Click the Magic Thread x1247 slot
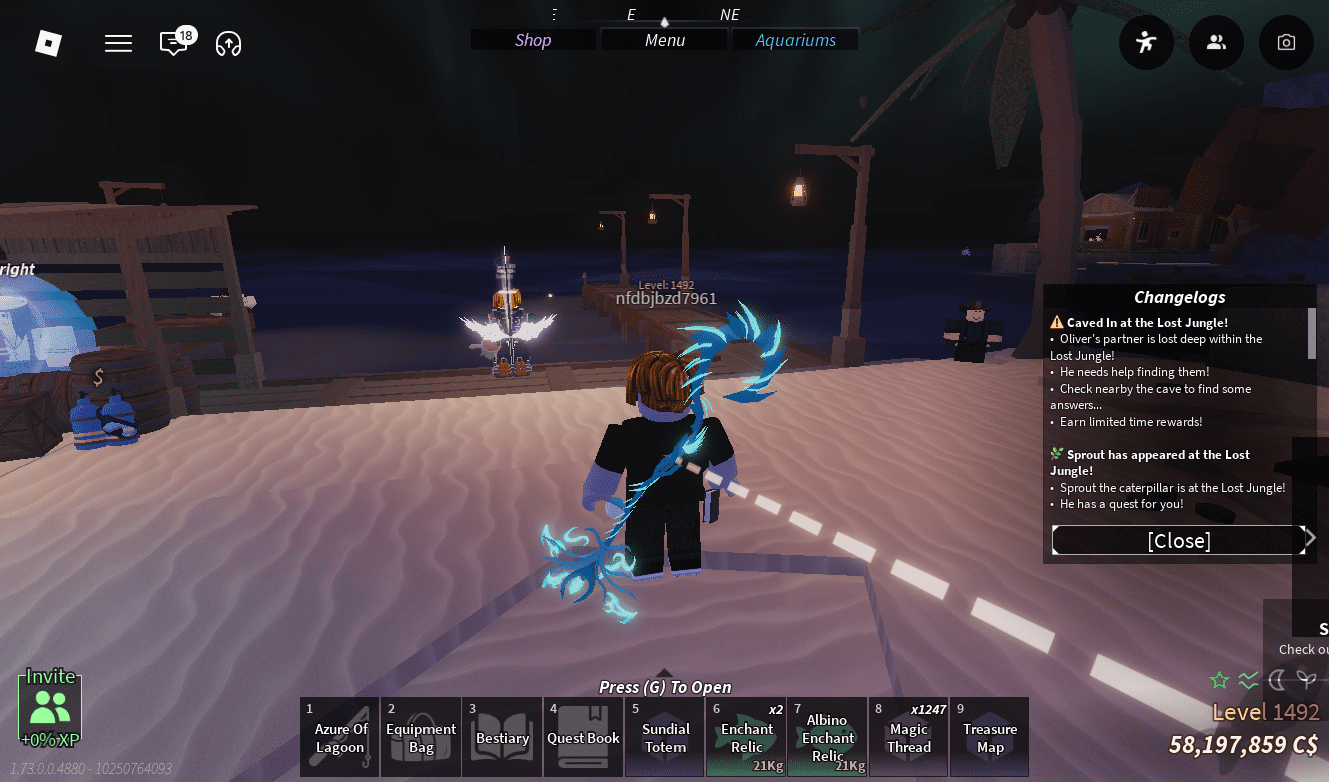 click(x=908, y=737)
